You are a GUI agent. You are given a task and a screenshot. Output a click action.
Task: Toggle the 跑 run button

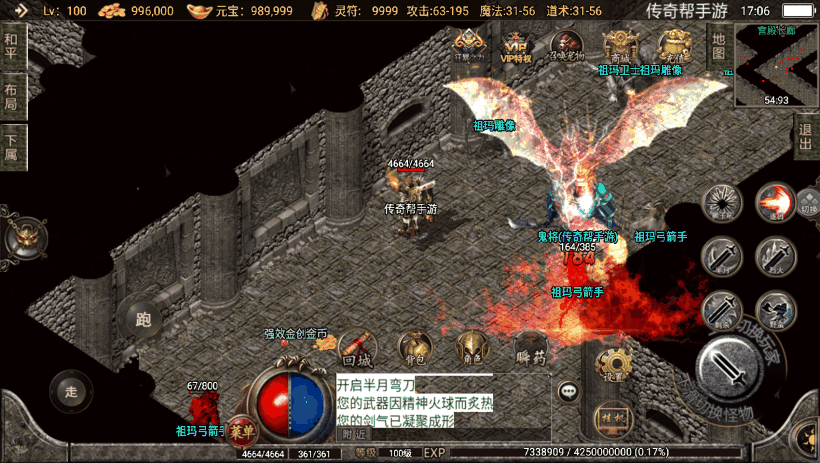(x=141, y=320)
